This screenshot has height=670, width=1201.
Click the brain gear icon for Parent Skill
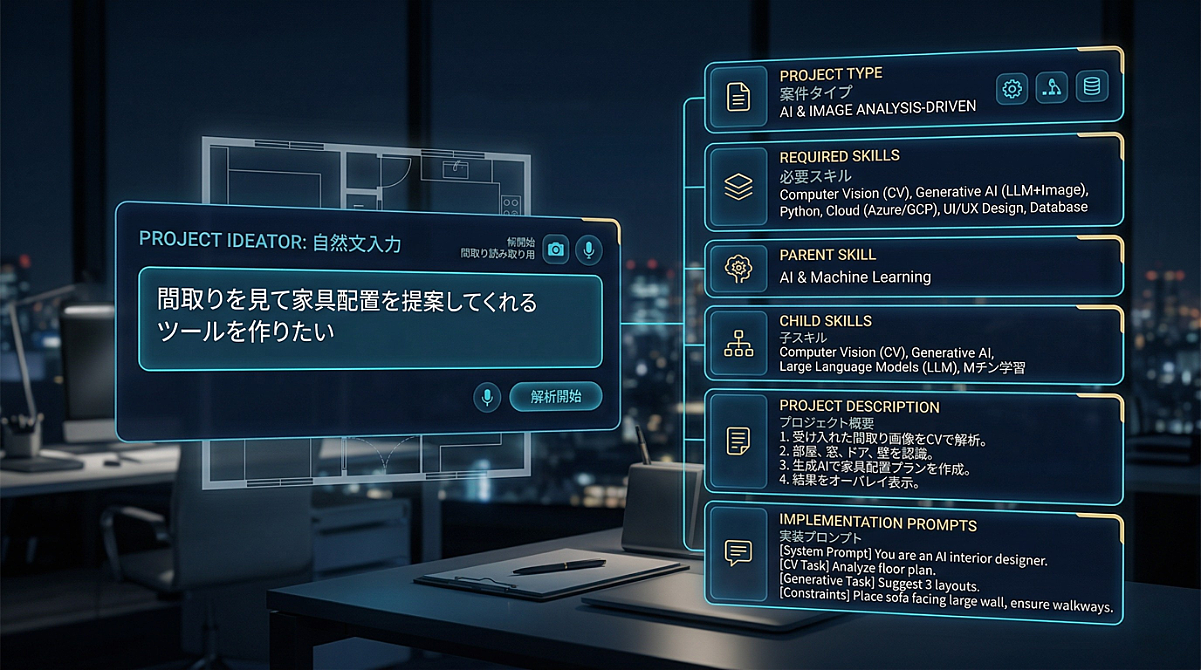[737, 267]
